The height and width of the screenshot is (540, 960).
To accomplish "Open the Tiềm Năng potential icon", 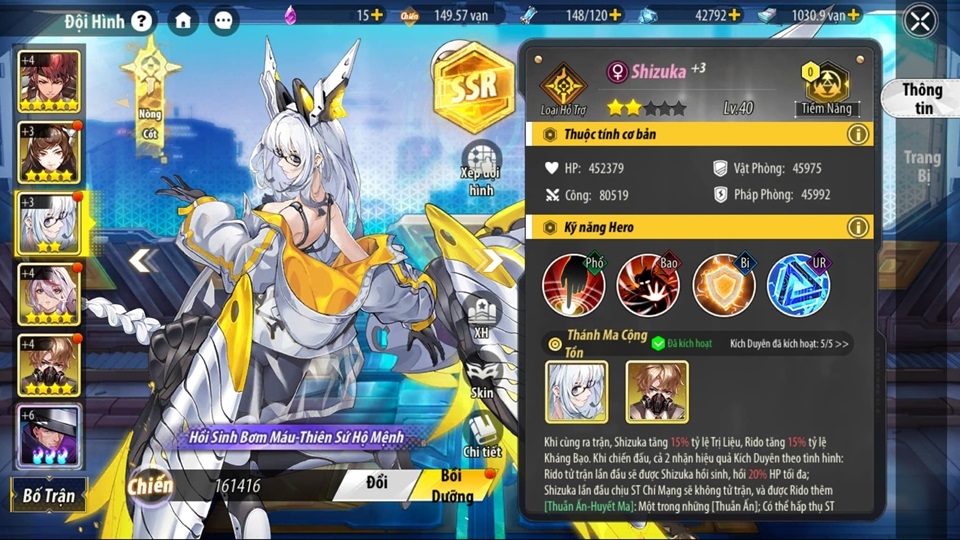I will 826,83.
